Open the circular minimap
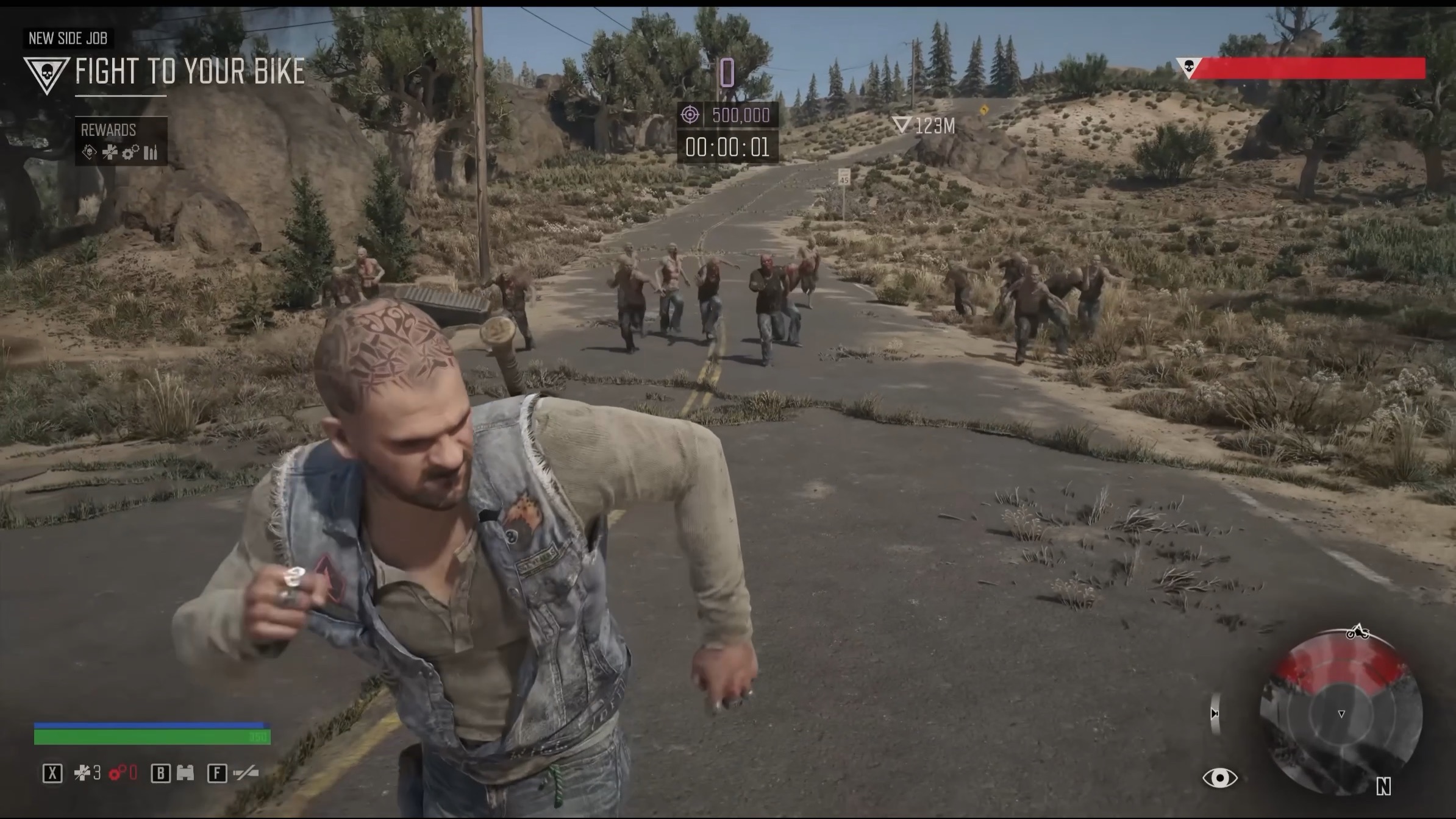1456x819 pixels. pyautogui.click(x=1341, y=714)
